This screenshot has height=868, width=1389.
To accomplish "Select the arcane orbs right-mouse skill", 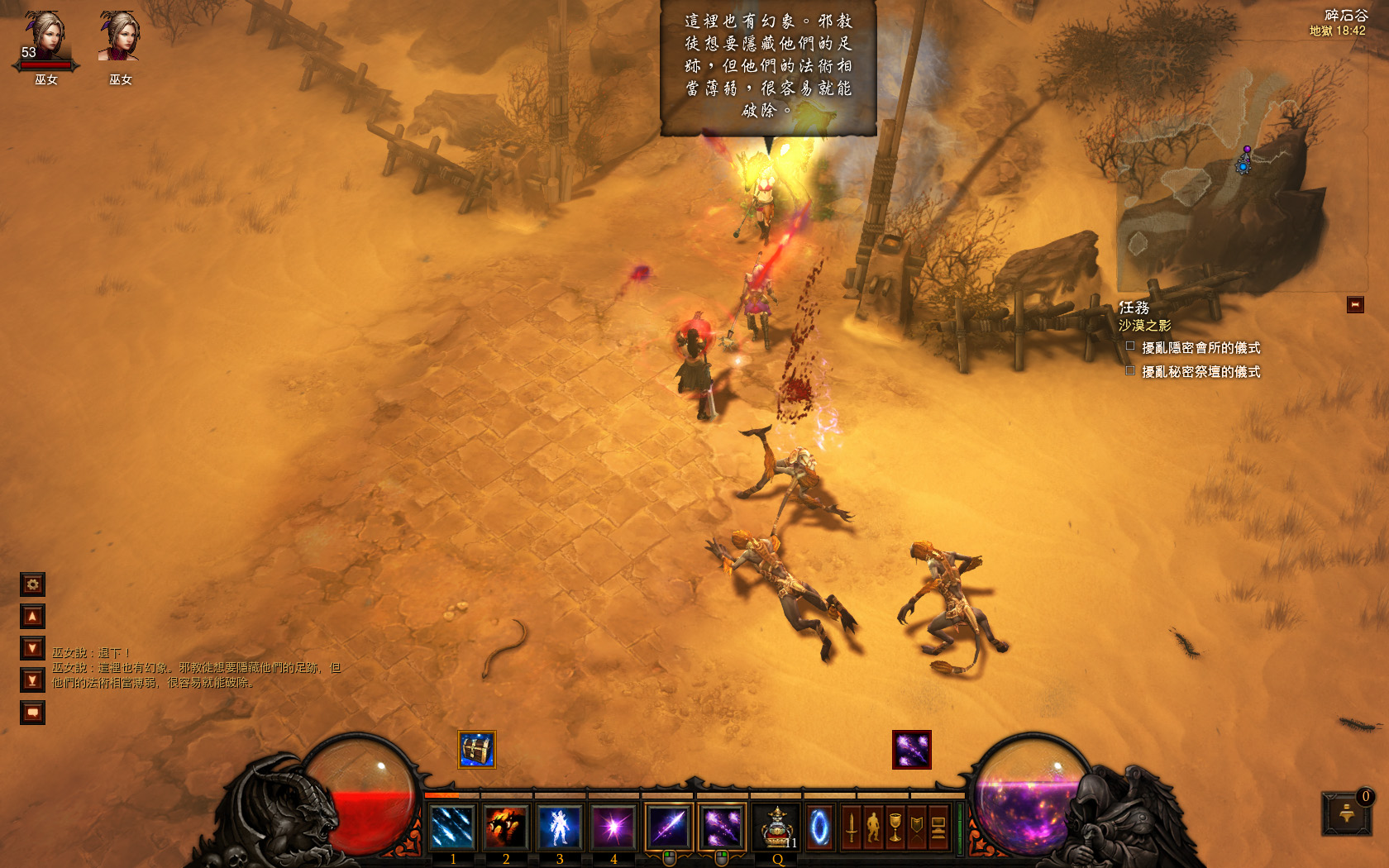I will (x=722, y=827).
